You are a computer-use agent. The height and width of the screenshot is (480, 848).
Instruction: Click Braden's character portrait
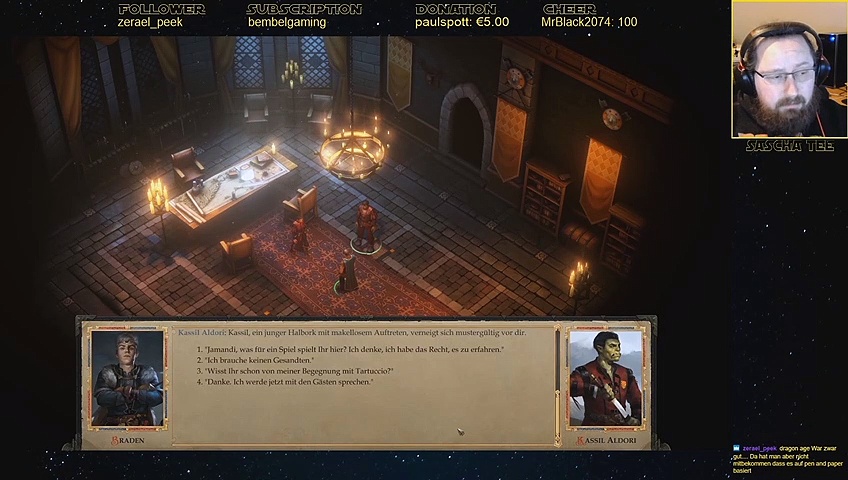pyautogui.click(x=127, y=379)
